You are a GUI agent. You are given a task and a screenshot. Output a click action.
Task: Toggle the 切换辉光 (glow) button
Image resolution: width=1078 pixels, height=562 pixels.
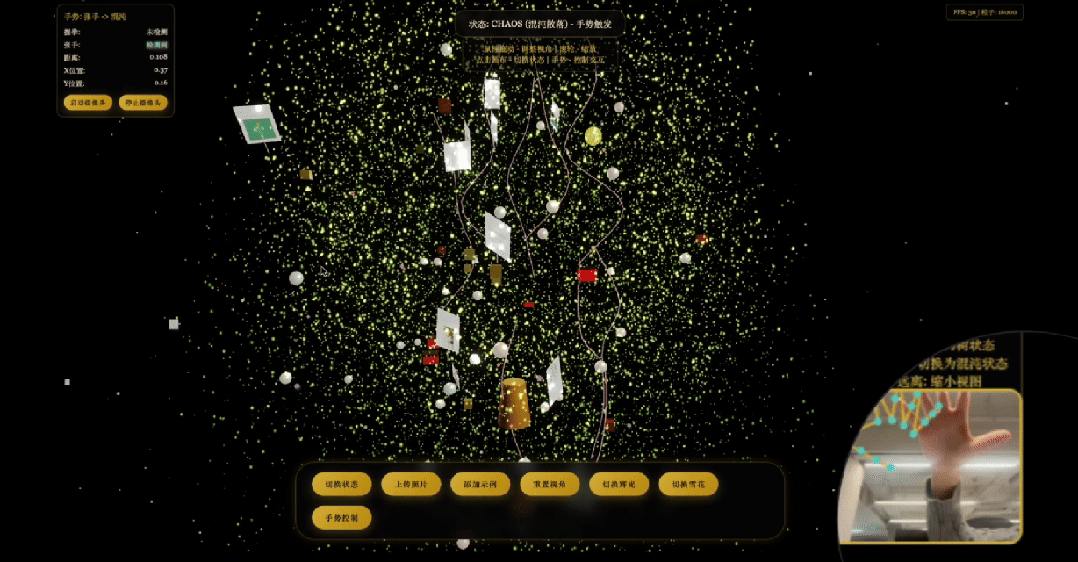coord(619,485)
